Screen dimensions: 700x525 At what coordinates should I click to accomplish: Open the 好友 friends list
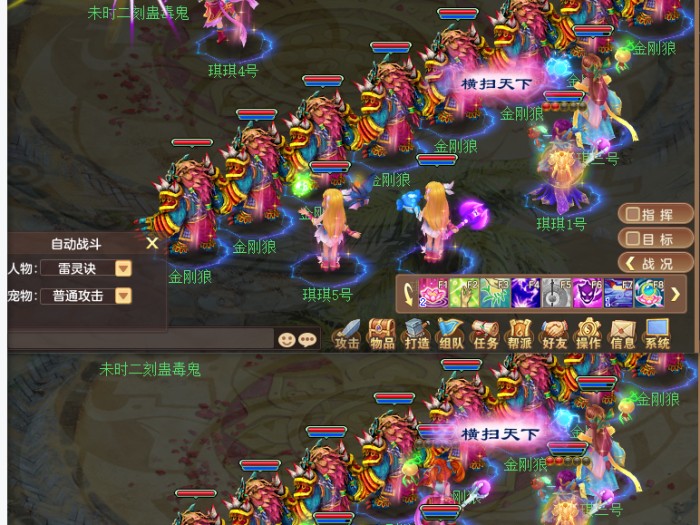[554, 334]
